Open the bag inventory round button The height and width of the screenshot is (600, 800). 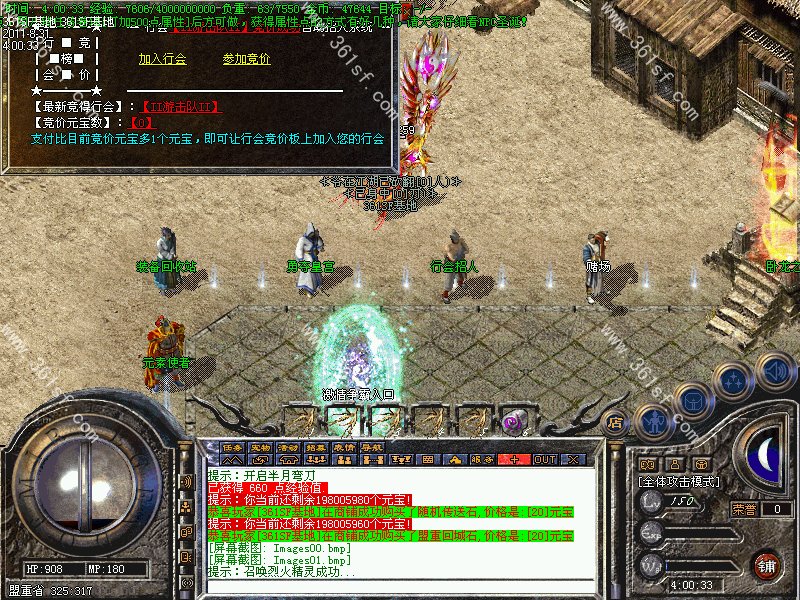coord(693,401)
